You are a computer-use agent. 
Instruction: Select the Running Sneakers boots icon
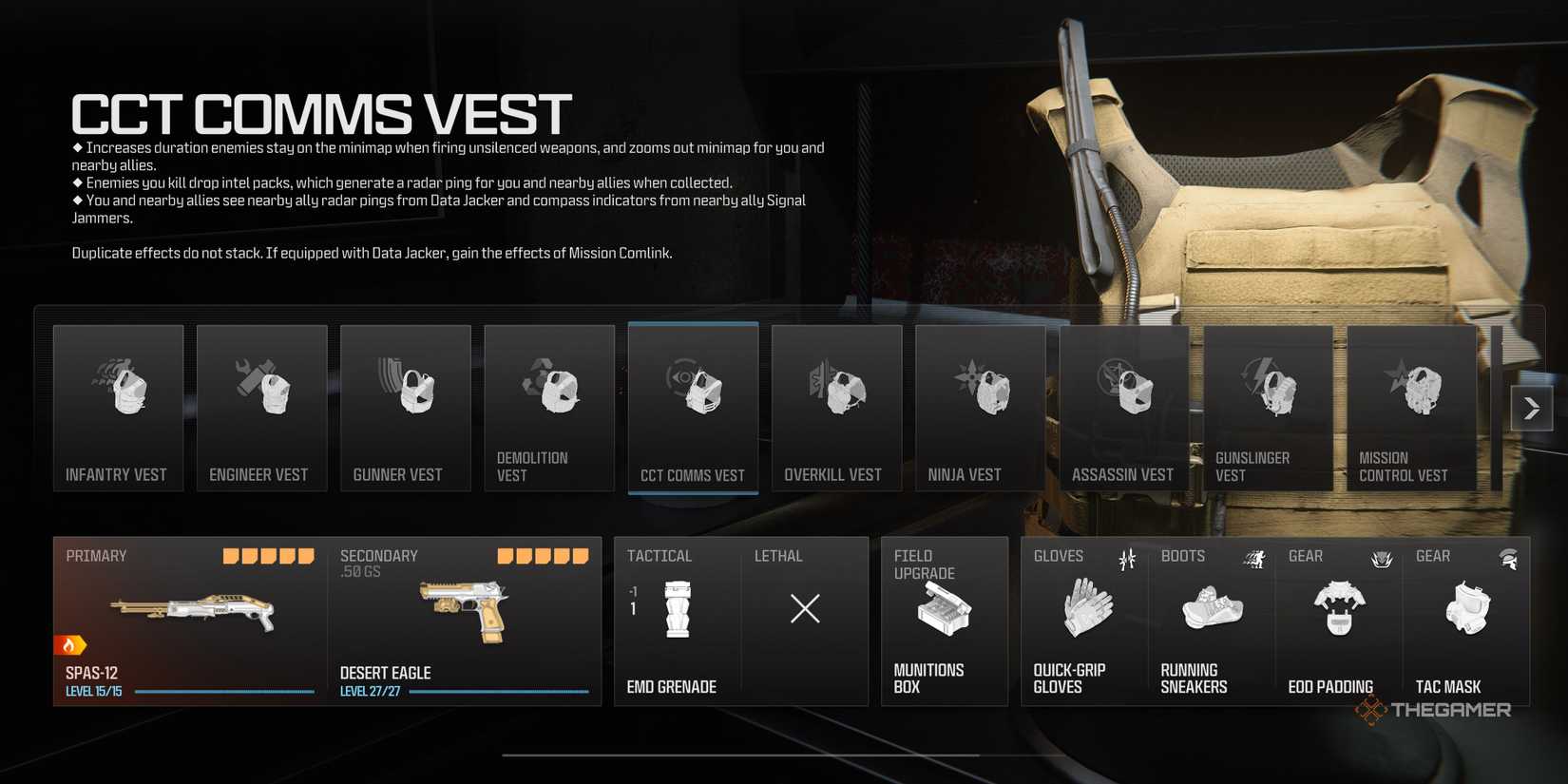tap(1212, 613)
